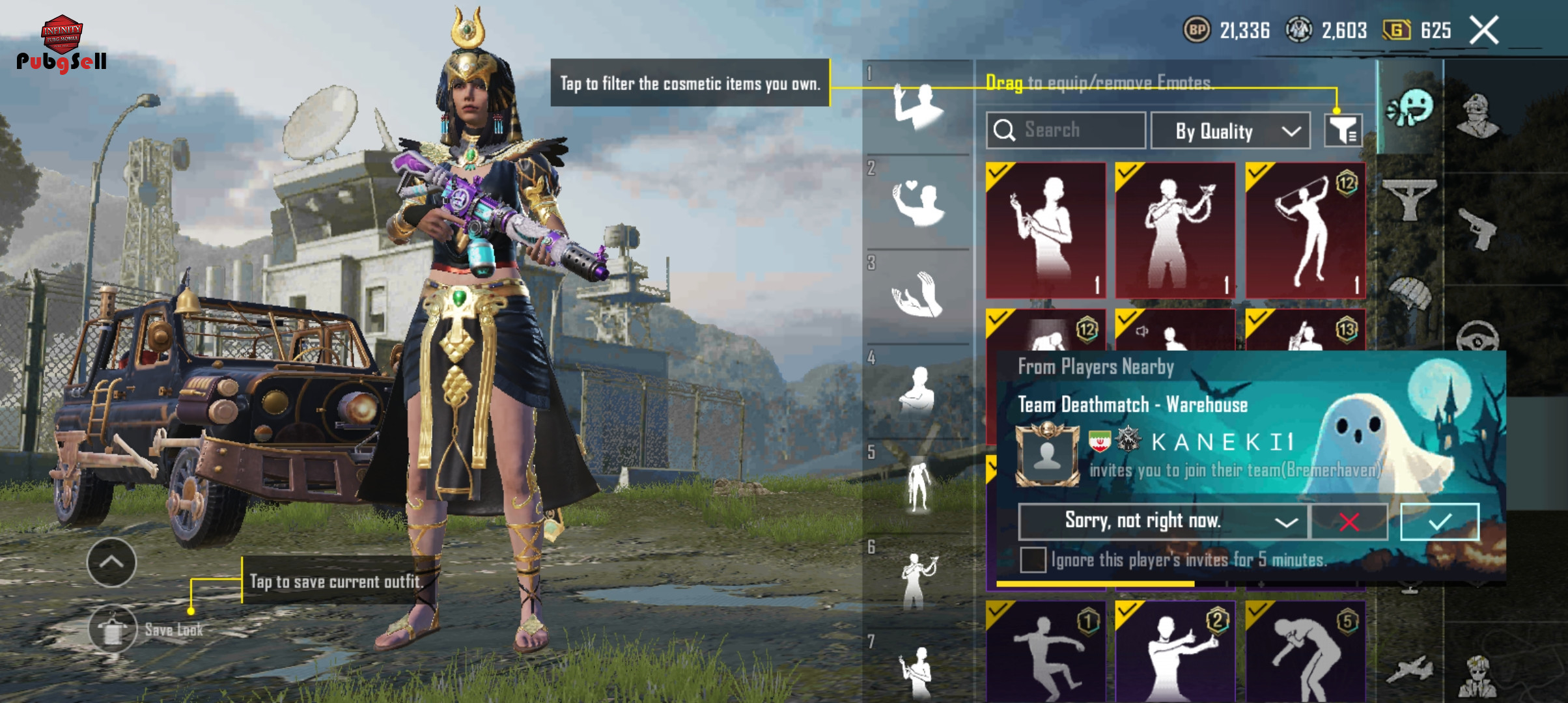Switch to the emotes smiley tab
Screen dimensions: 1568x703
click(1410, 108)
